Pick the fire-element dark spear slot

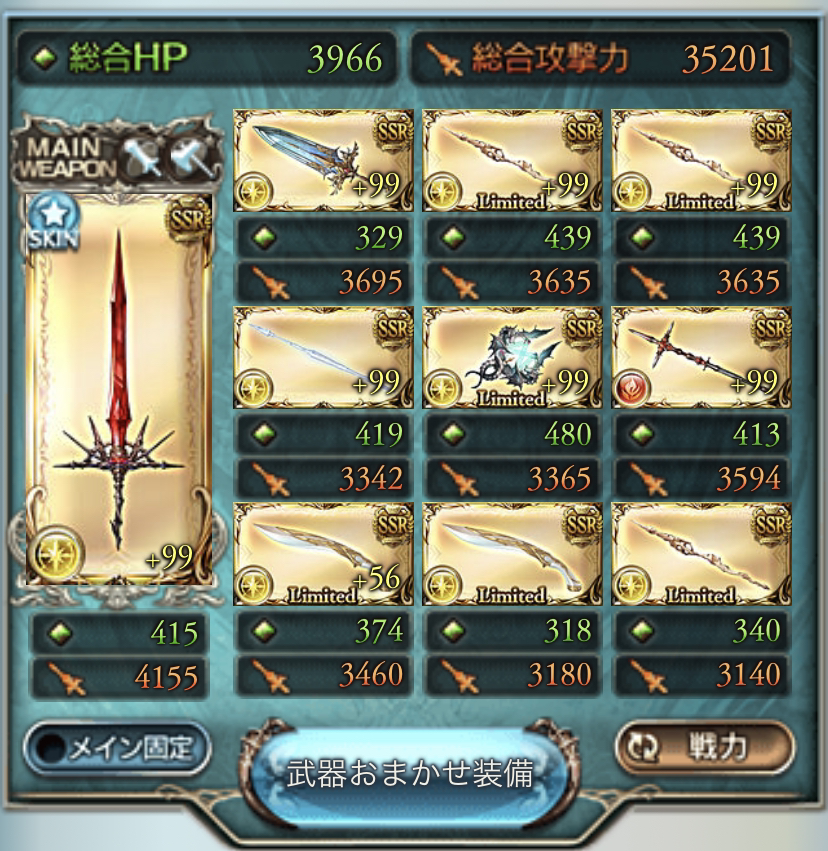point(701,358)
